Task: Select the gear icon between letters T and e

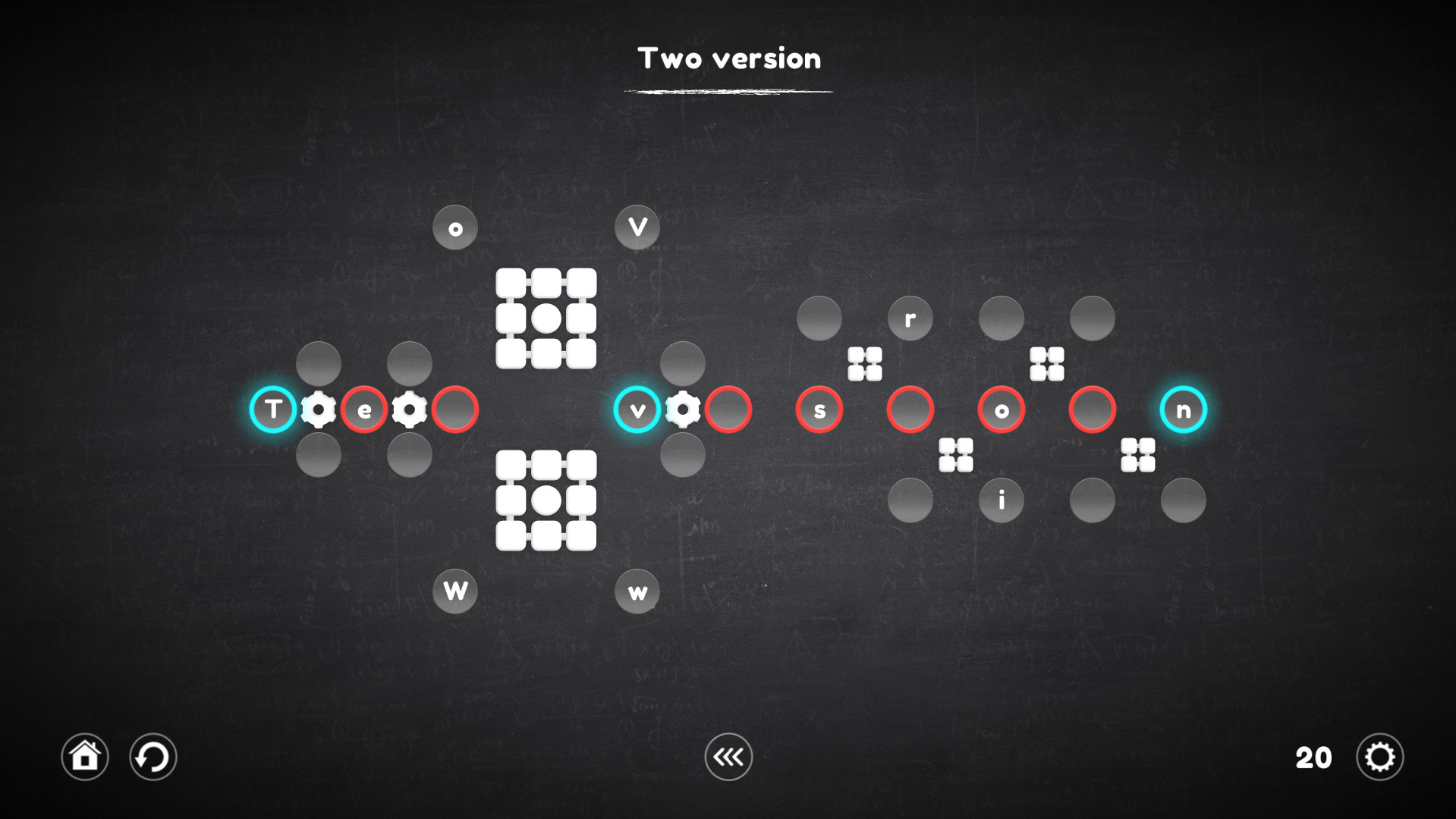Action: coord(319,409)
